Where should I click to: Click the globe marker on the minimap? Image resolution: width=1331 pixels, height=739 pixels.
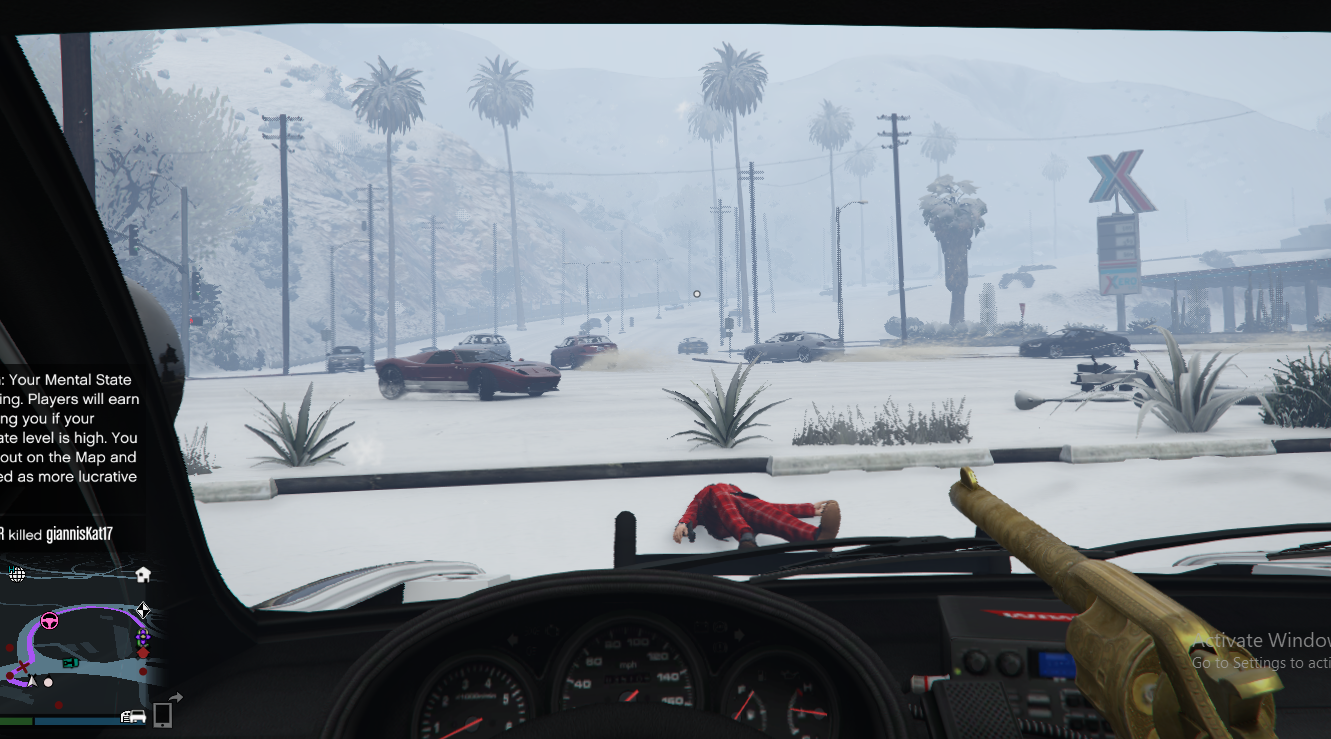[17, 574]
